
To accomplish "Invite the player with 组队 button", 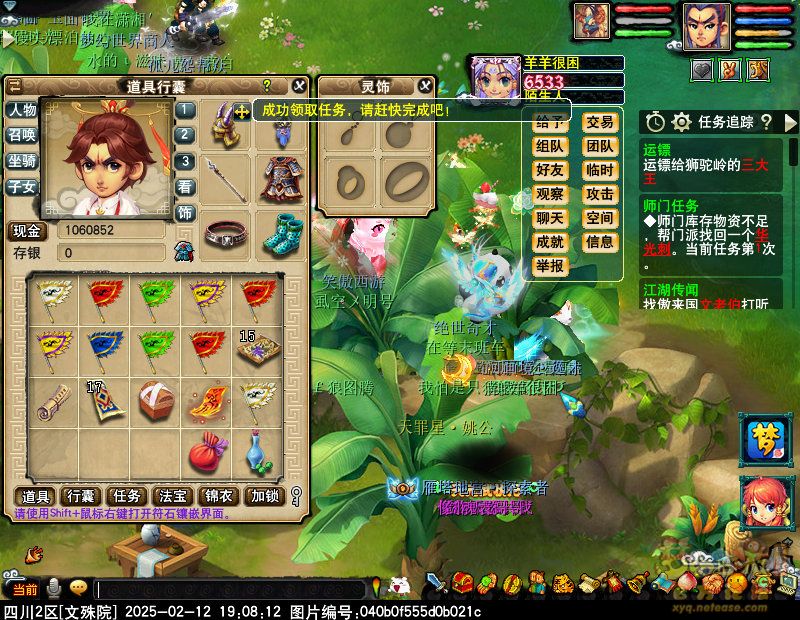I will pos(549,147).
